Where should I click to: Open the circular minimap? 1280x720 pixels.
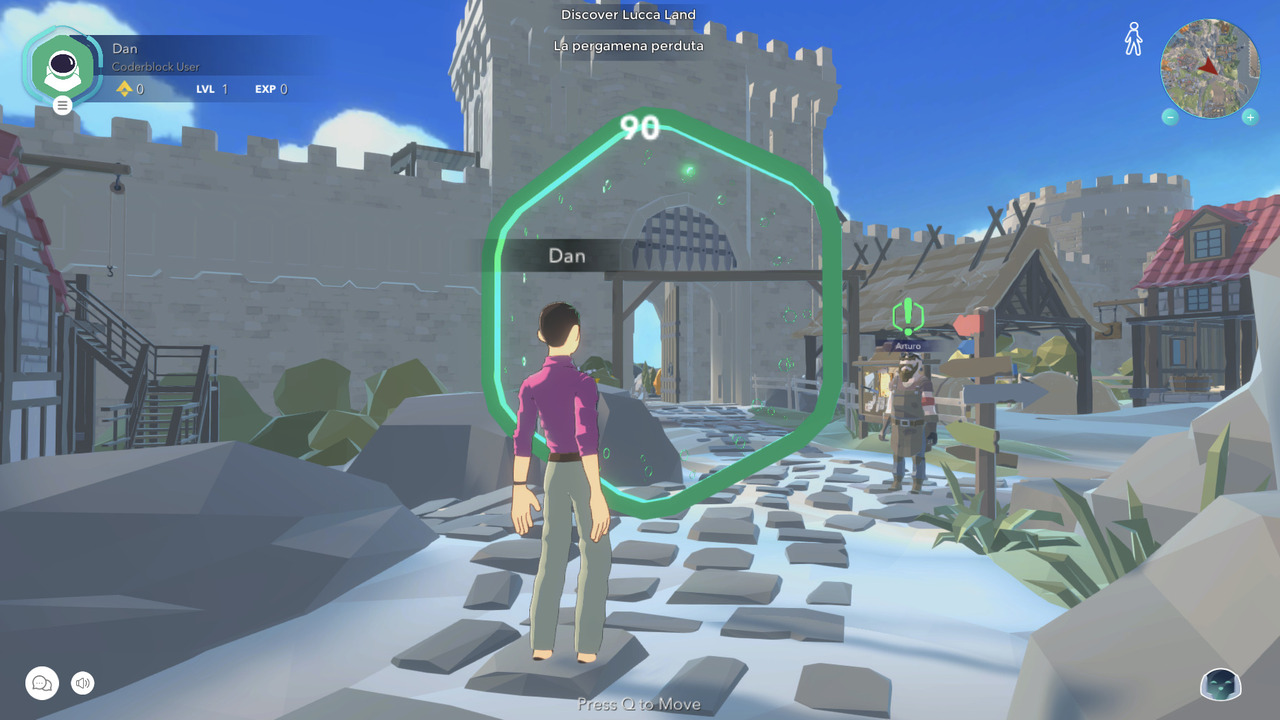click(x=1210, y=68)
